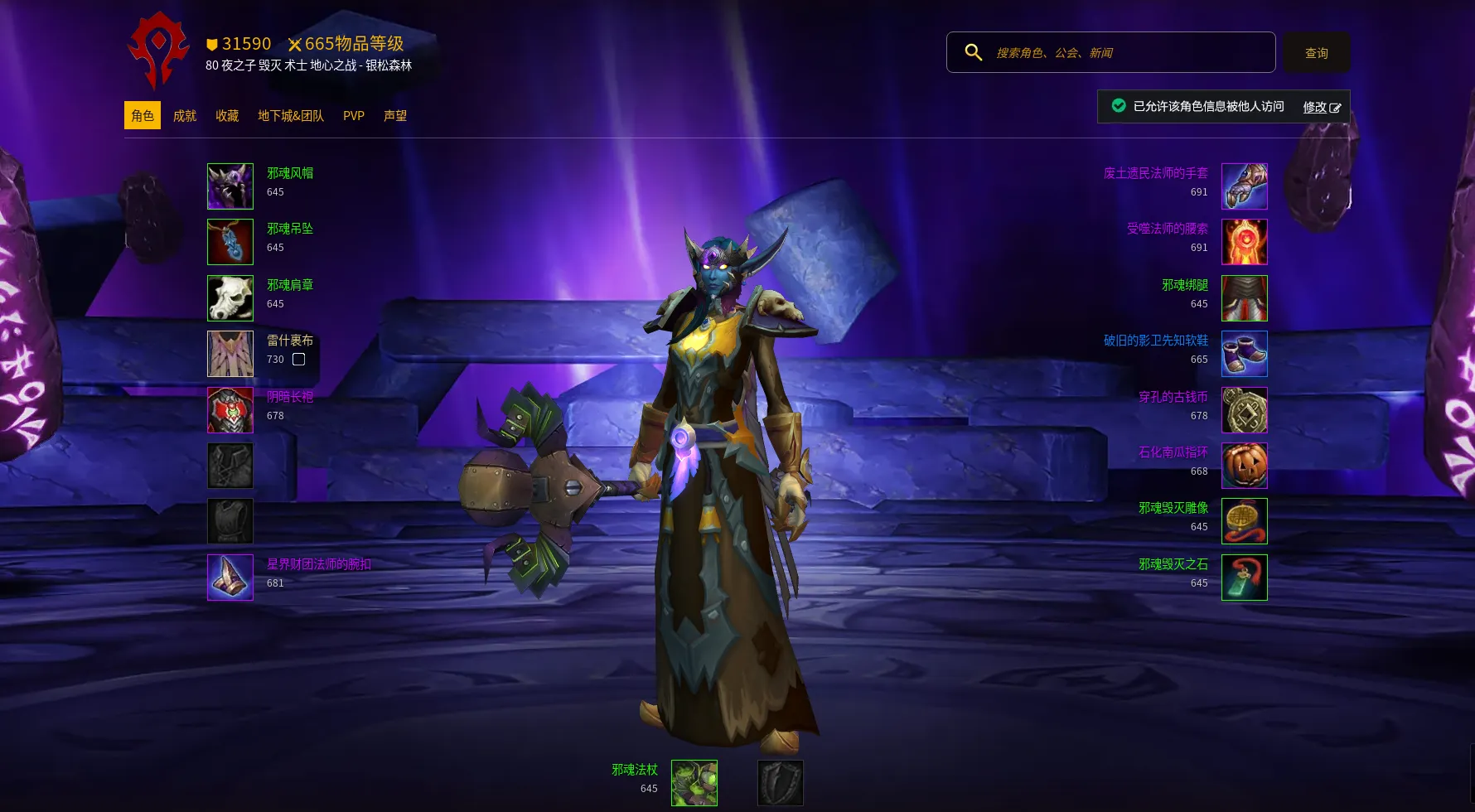Choose the 邪魂肩章 skull shoulder slot

pos(230,298)
